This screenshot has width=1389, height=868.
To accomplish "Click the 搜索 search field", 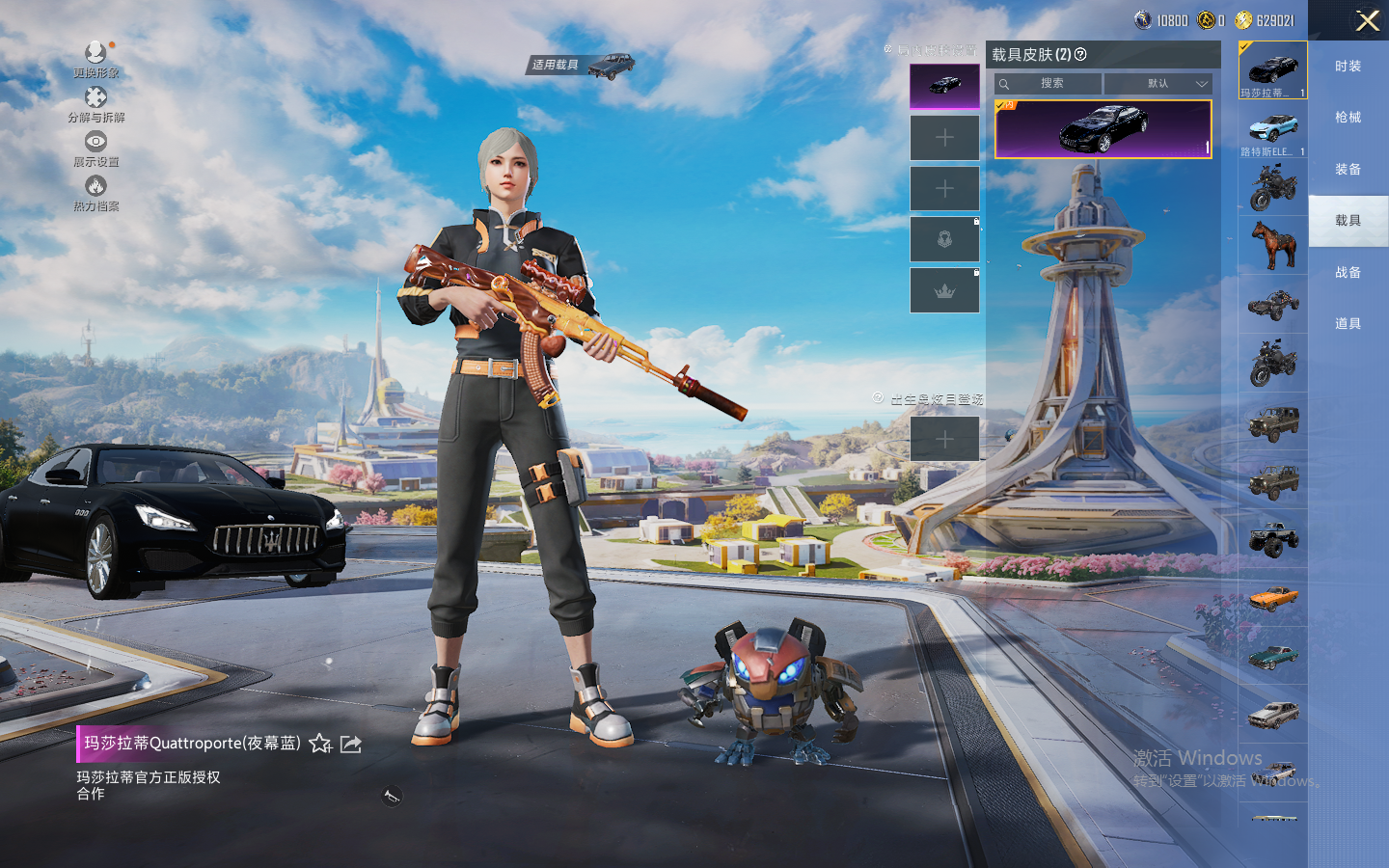I will [x=1049, y=84].
